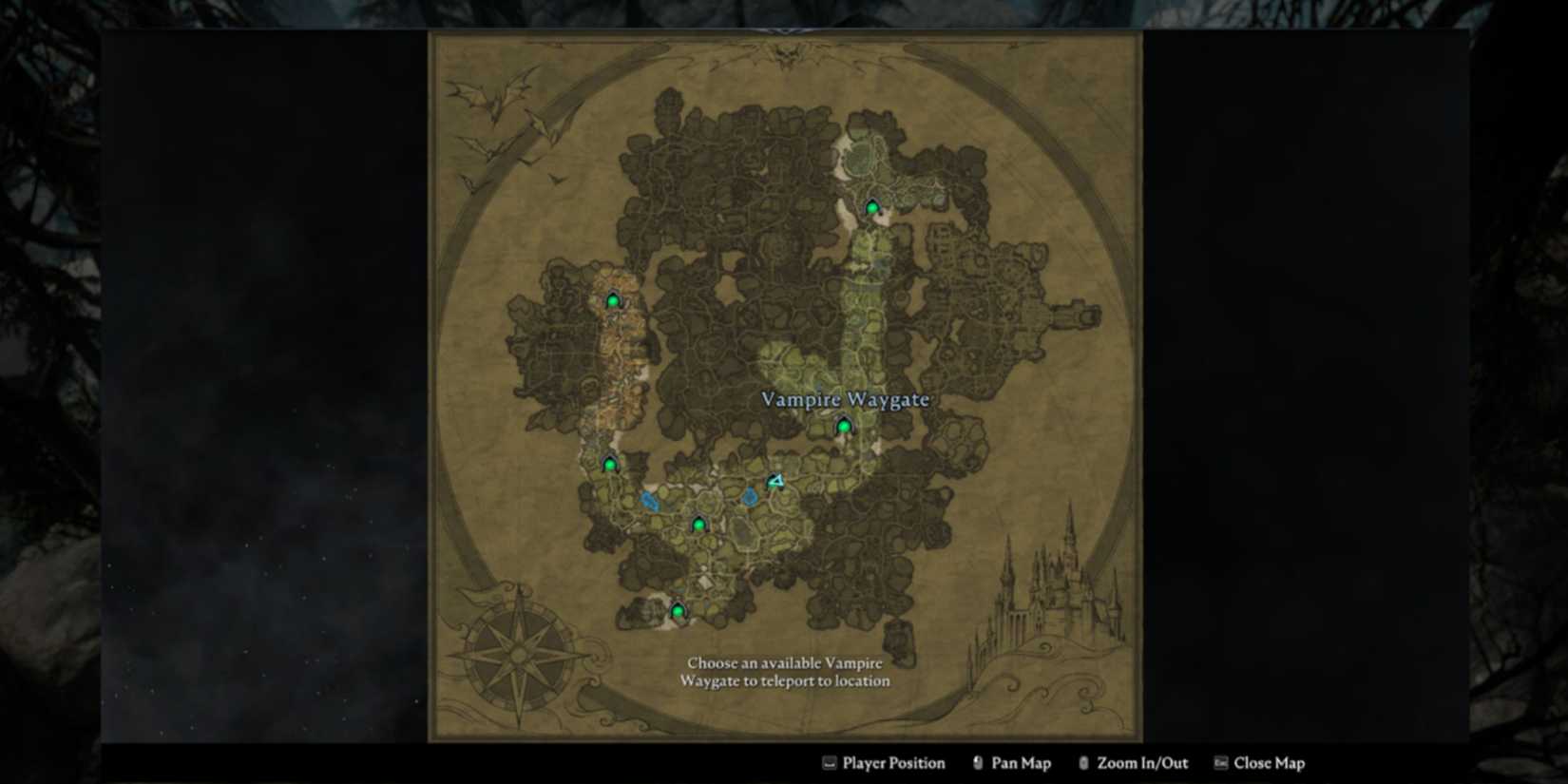Screen dimensions: 1568x784
Task: Click the Player Position key hint
Action: (x=884, y=763)
